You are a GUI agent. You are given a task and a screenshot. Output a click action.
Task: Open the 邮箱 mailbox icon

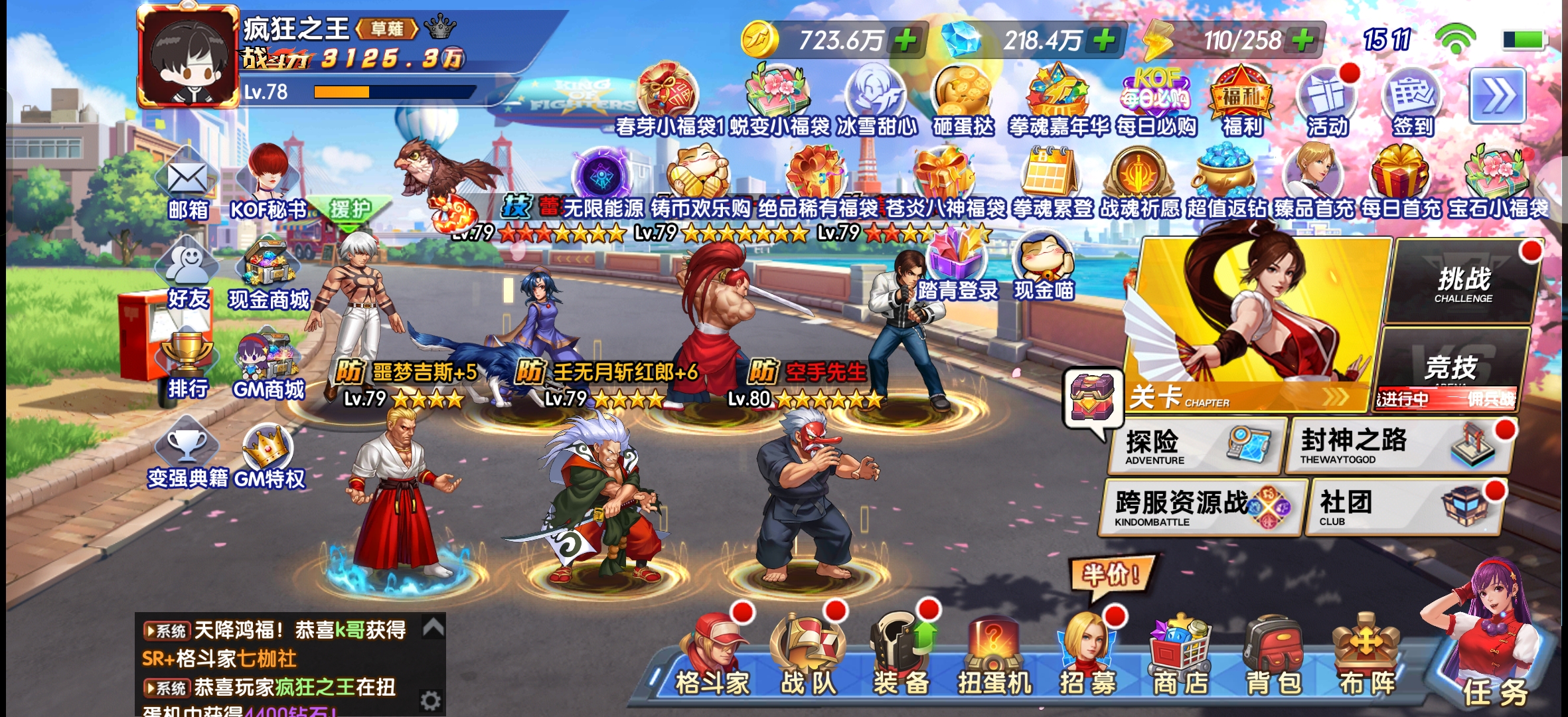point(188,186)
